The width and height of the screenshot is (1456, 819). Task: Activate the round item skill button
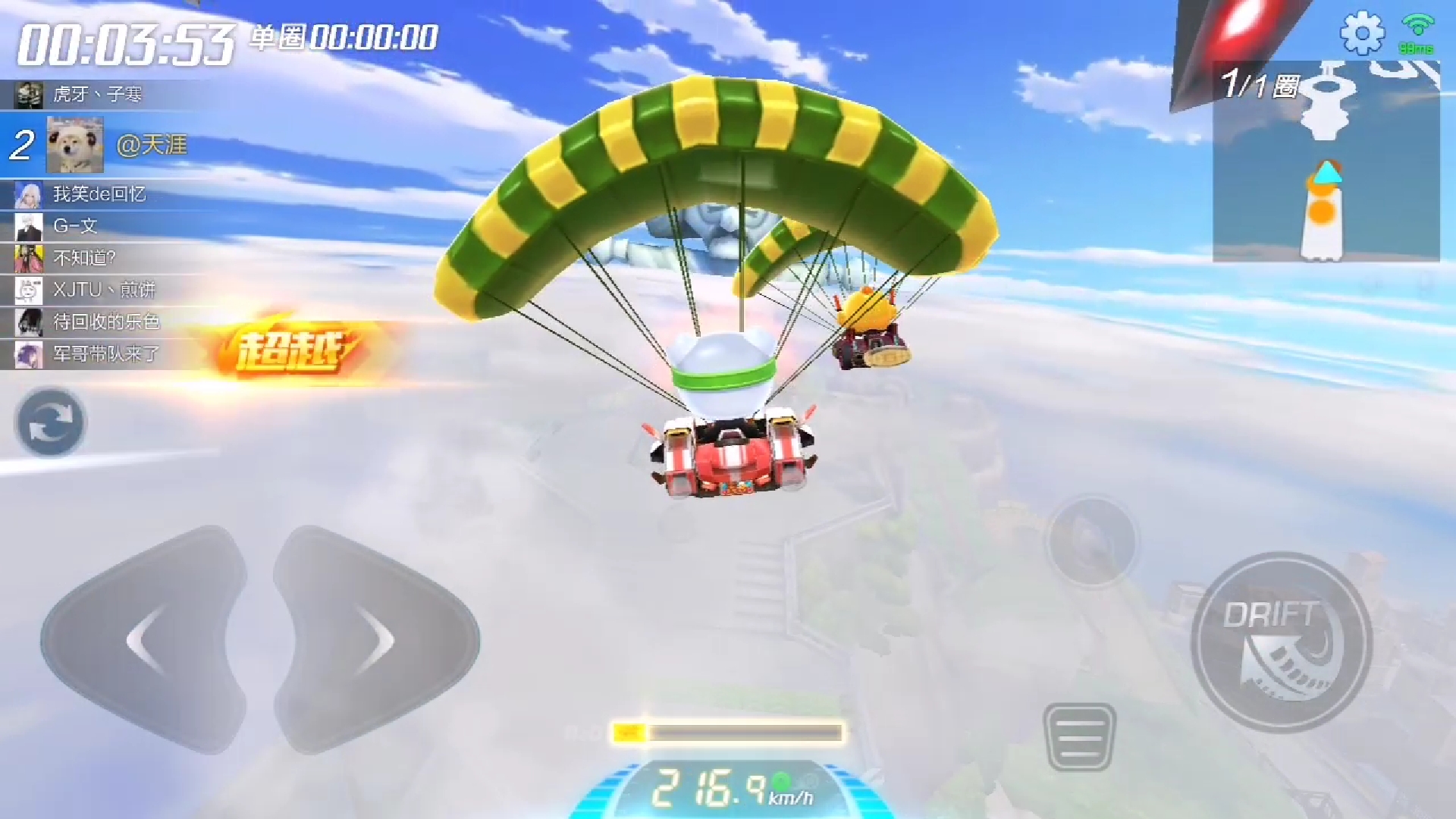[1091, 541]
